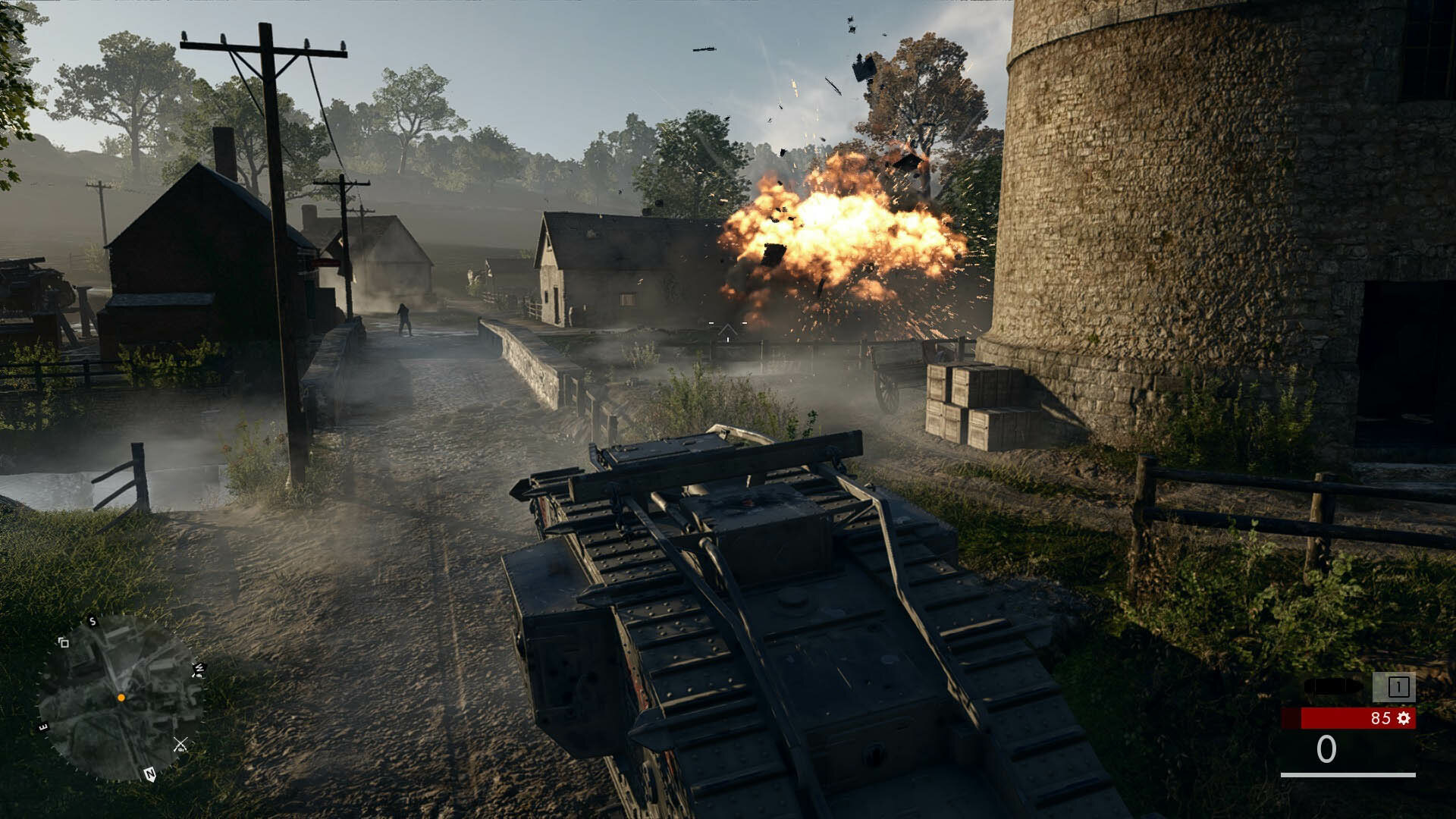
Task: Click the weapon slot 1 box
Action: [x=1397, y=687]
